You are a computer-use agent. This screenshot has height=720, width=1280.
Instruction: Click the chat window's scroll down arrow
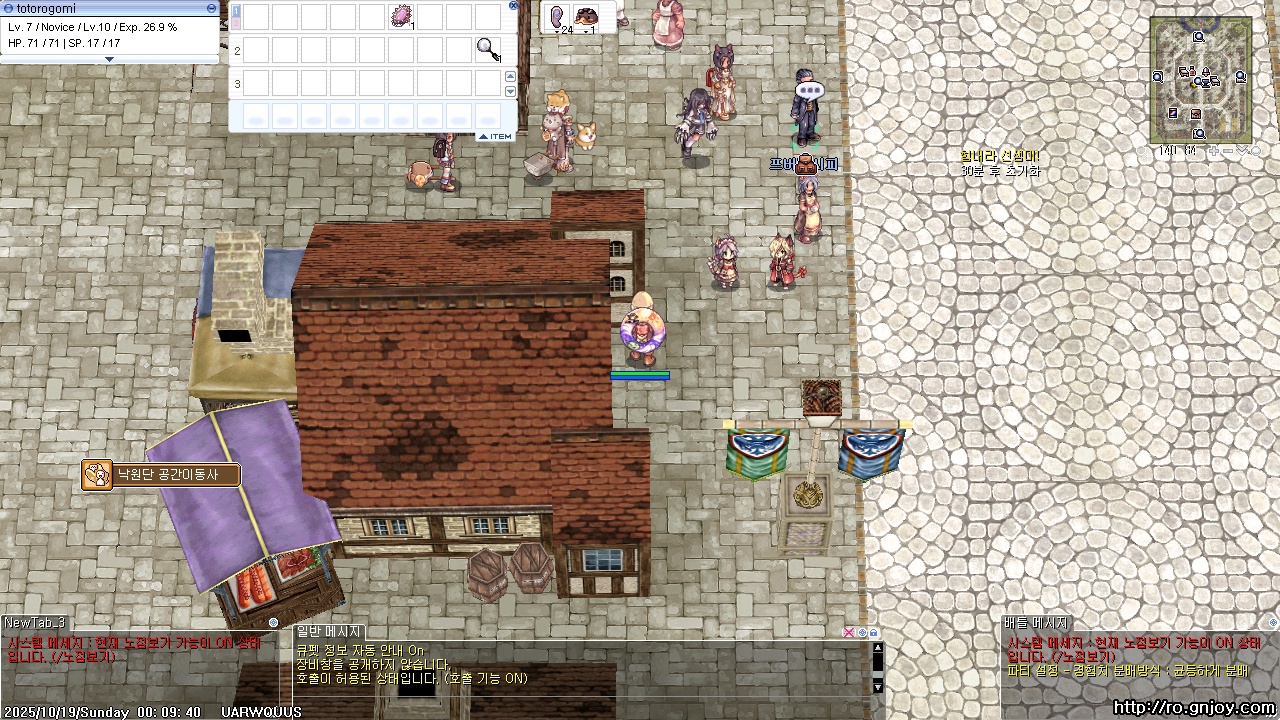click(878, 687)
